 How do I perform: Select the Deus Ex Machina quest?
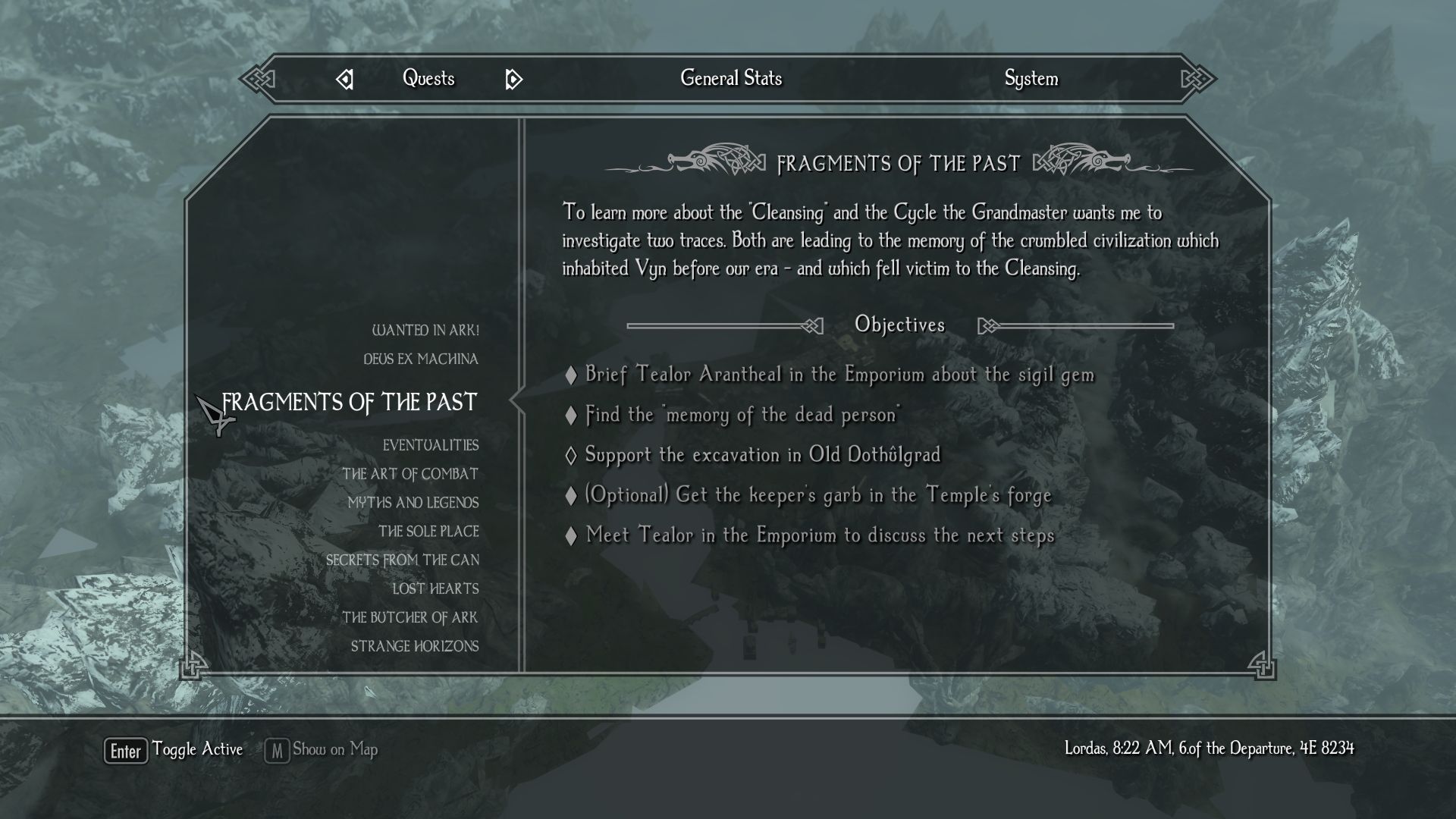click(421, 359)
